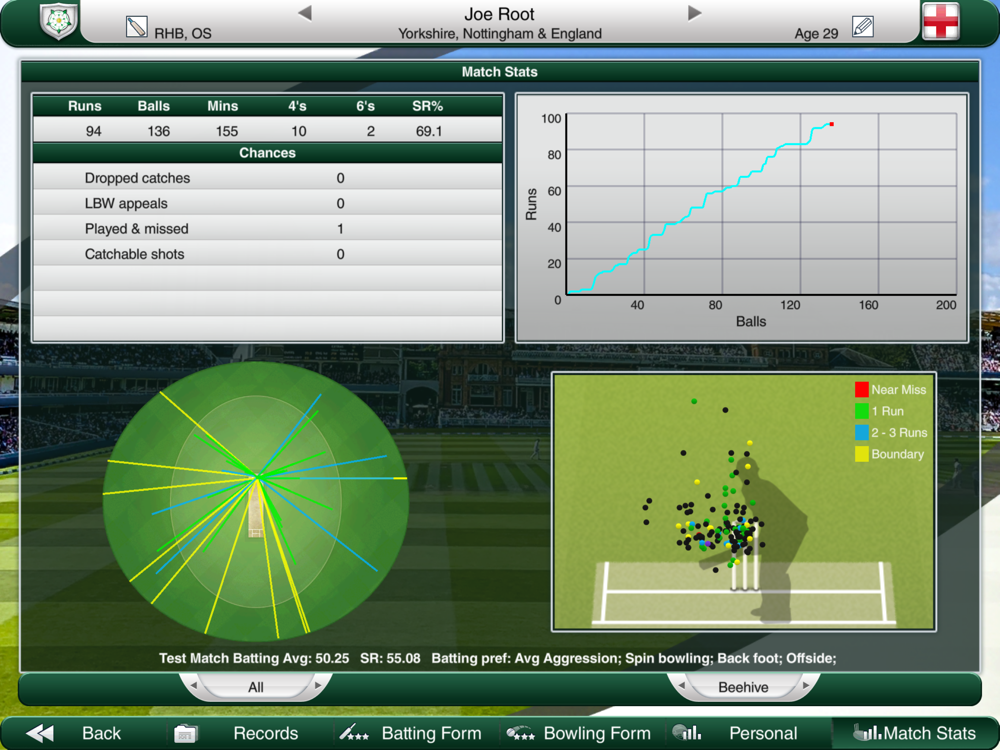Show the Bowling Form tab
1000x750 pixels.
[x=580, y=733]
